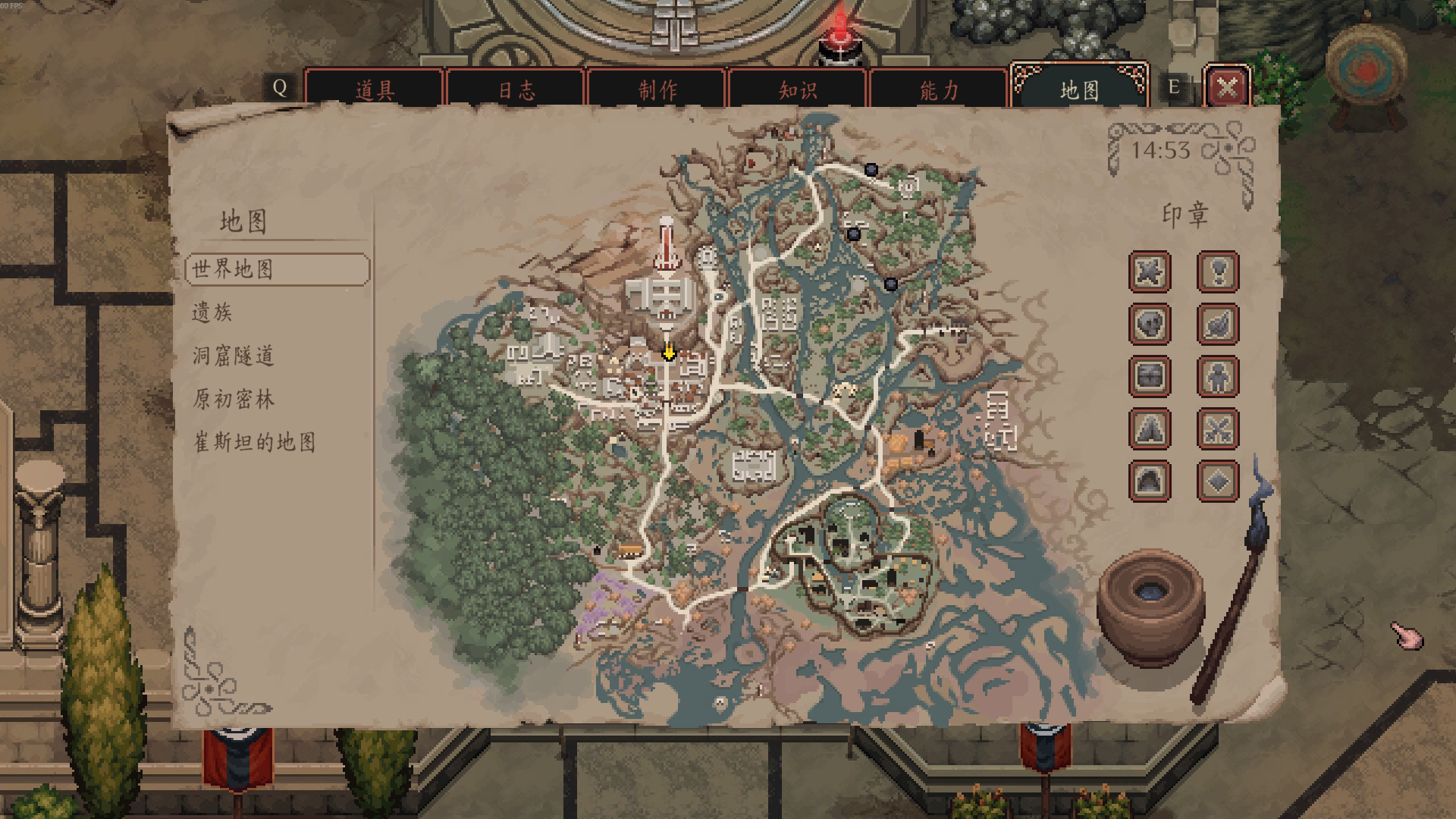Choose the 遗族 map entry

point(212,312)
